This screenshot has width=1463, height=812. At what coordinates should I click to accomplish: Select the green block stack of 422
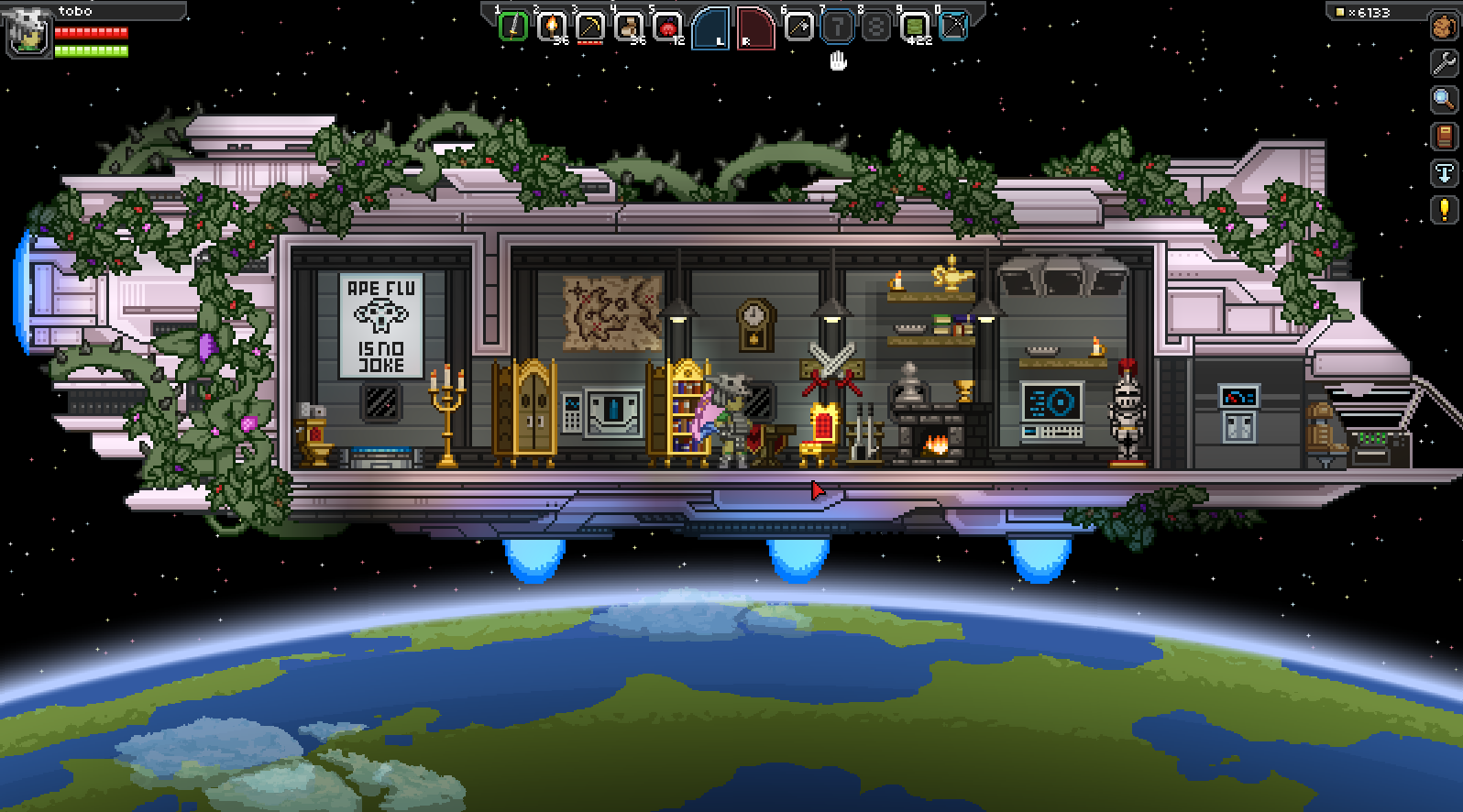[915, 27]
